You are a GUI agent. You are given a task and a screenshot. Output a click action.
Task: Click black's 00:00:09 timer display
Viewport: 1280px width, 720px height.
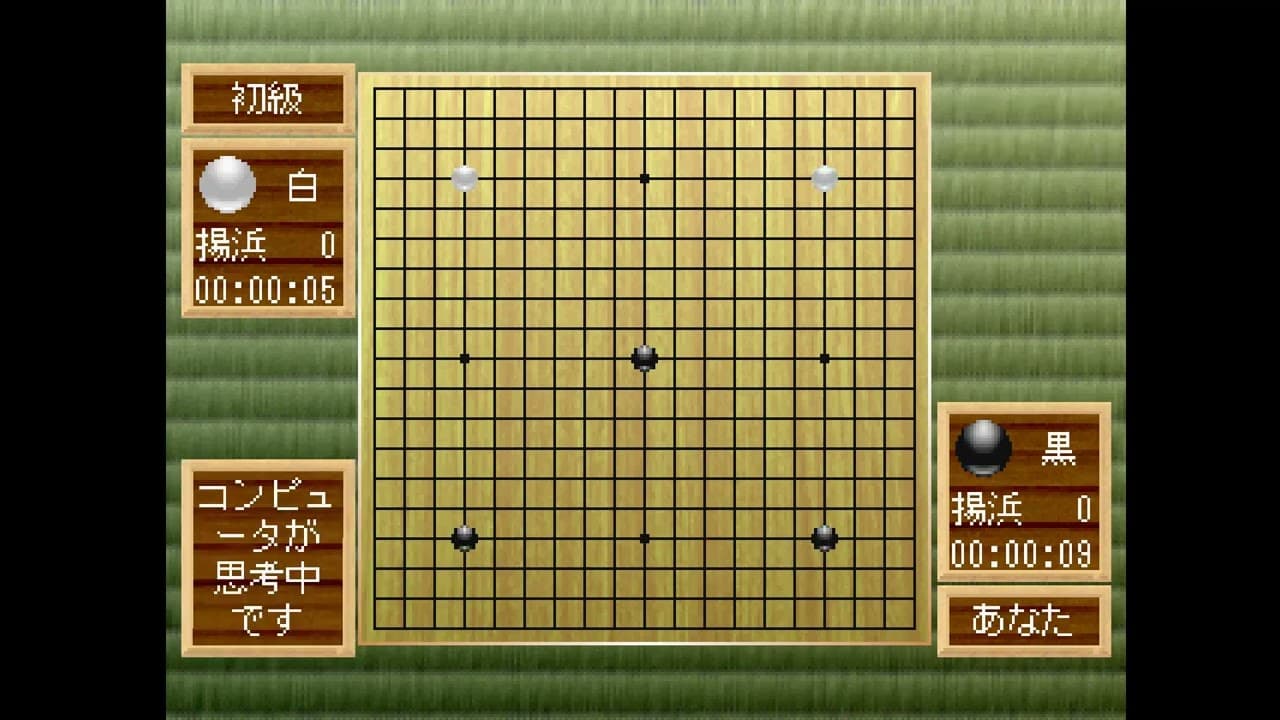pos(1022,553)
